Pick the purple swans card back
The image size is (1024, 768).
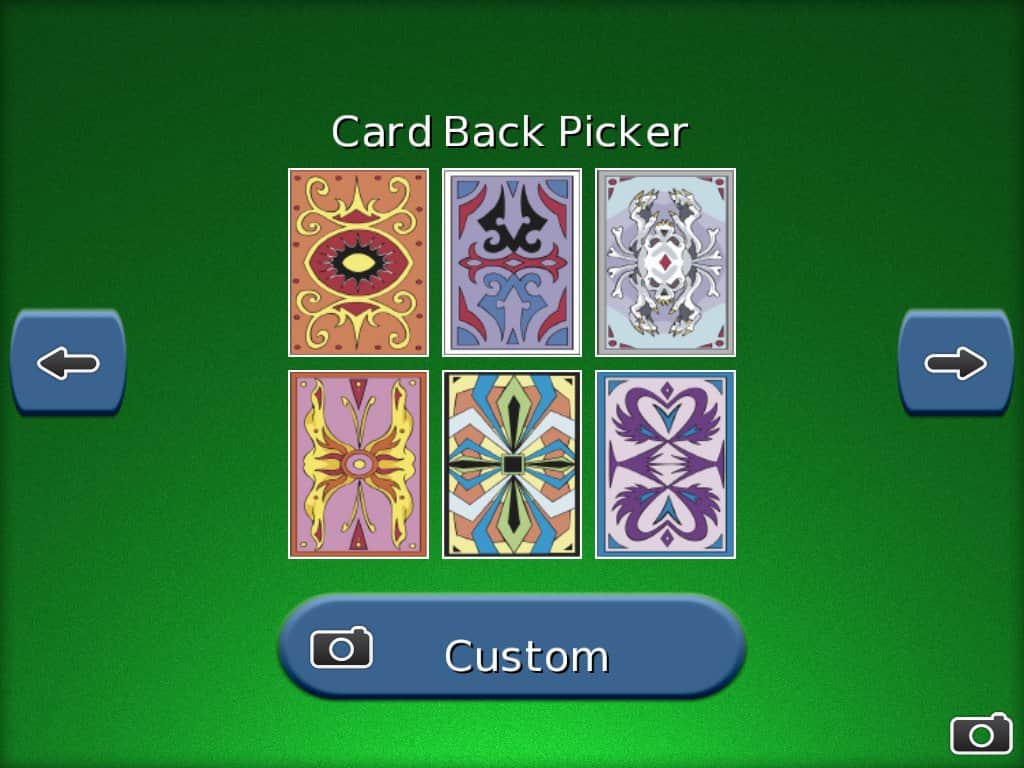[x=666, y=464]
